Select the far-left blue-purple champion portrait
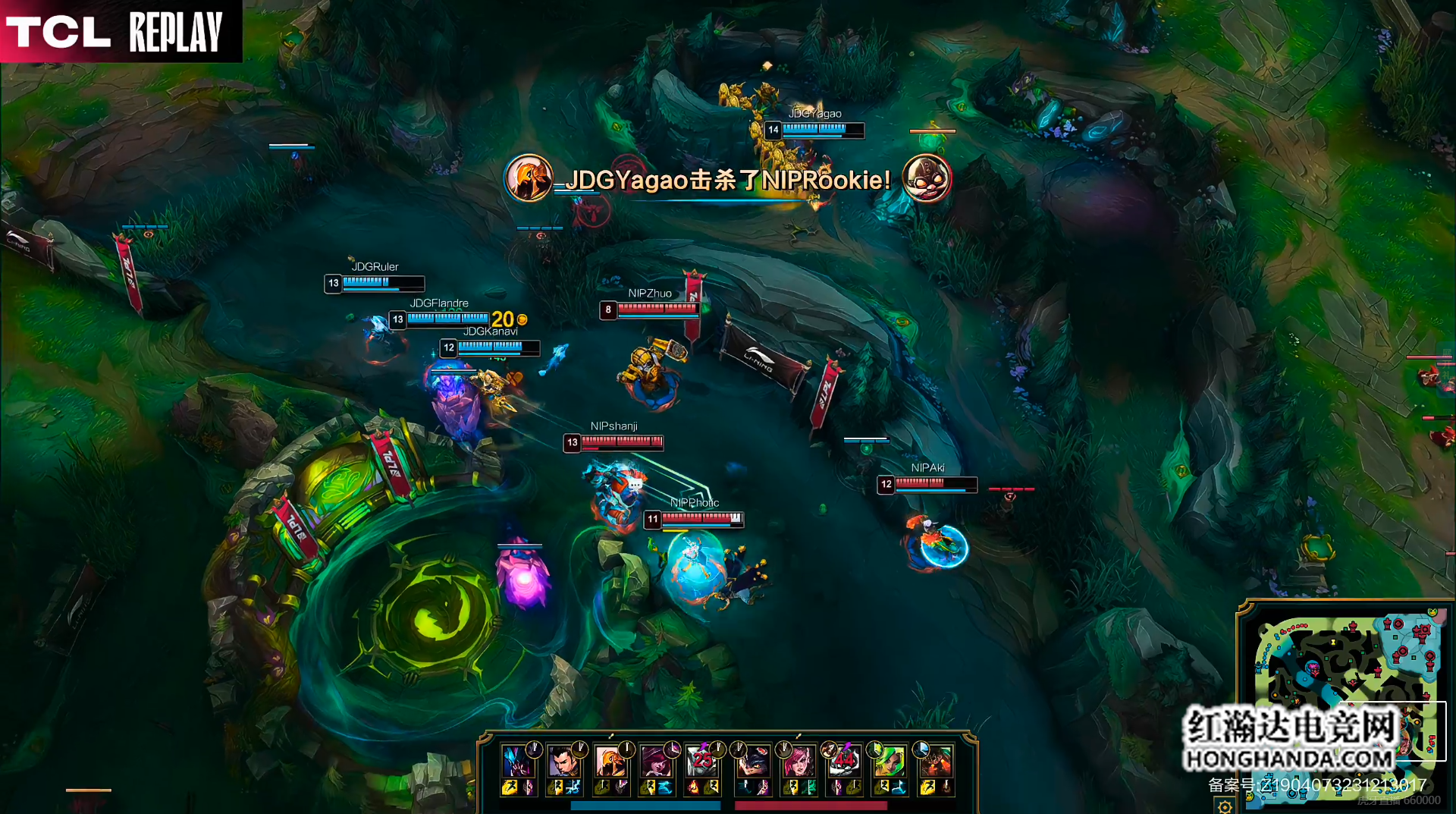This screenshot has height=814, width=1456. (517, 761)
